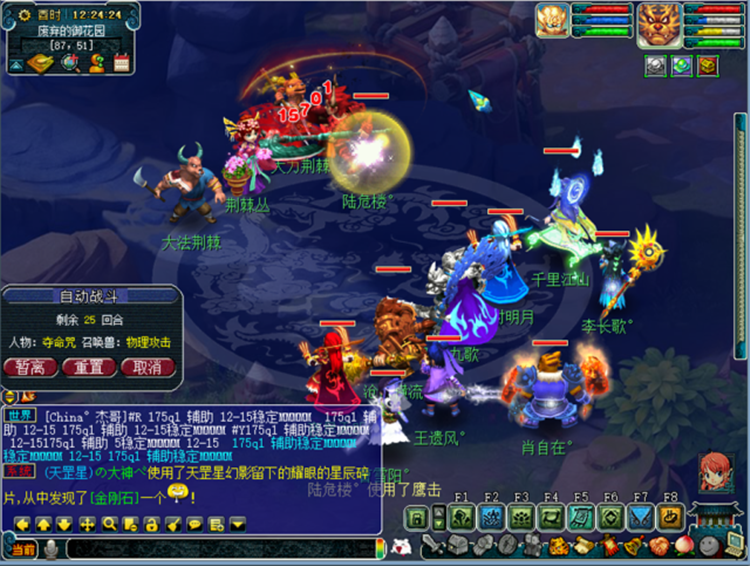Toggle the chat lock padlock icon
The height and width of the screenshot is (566, 750).
click(150, 524)
